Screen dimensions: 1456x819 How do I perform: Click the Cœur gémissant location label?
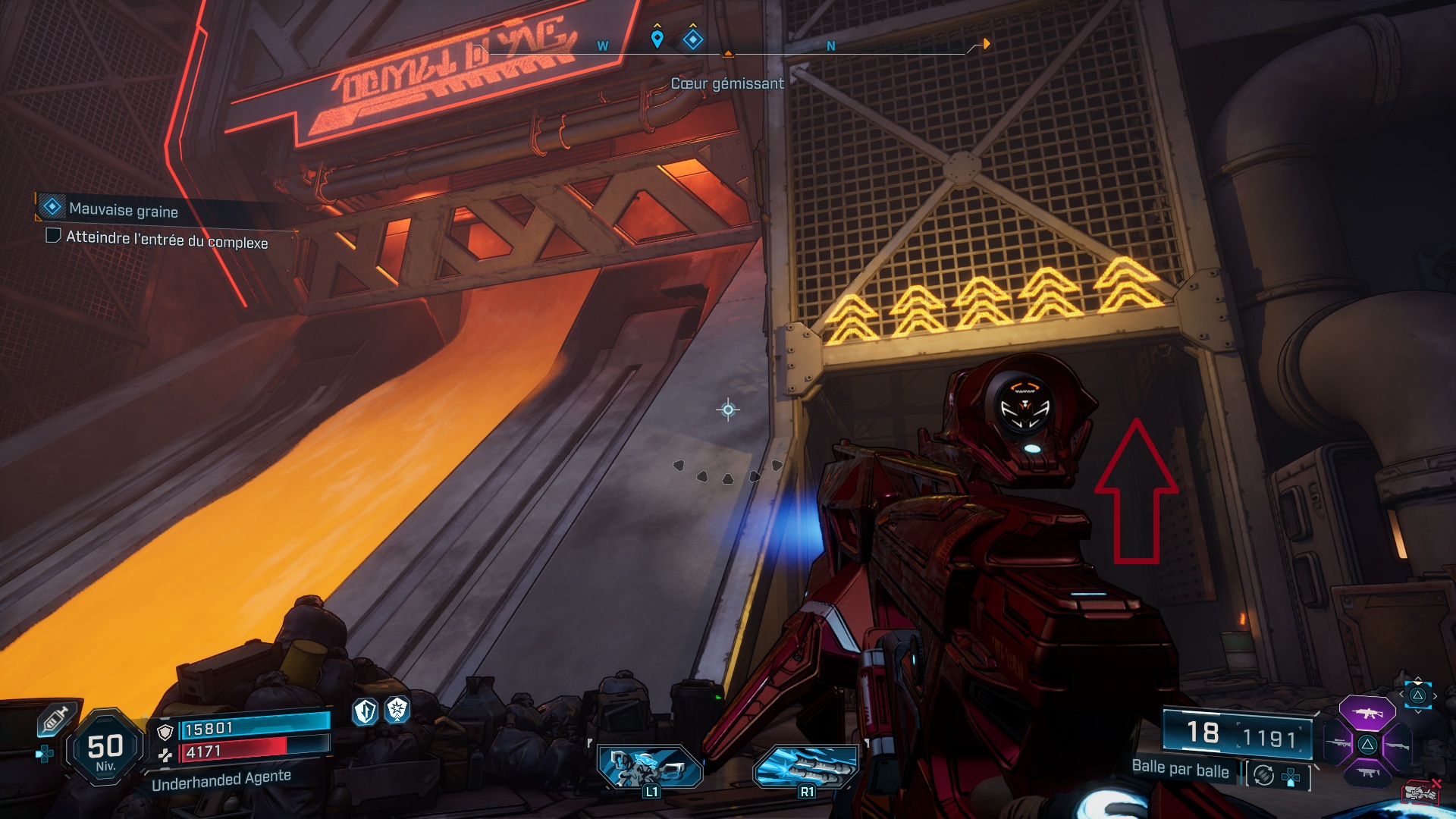tap(728, 84)
